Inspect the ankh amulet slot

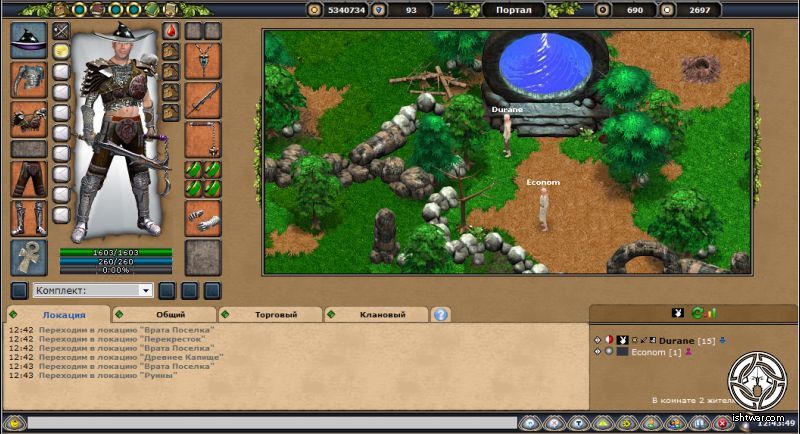(29, 256)
